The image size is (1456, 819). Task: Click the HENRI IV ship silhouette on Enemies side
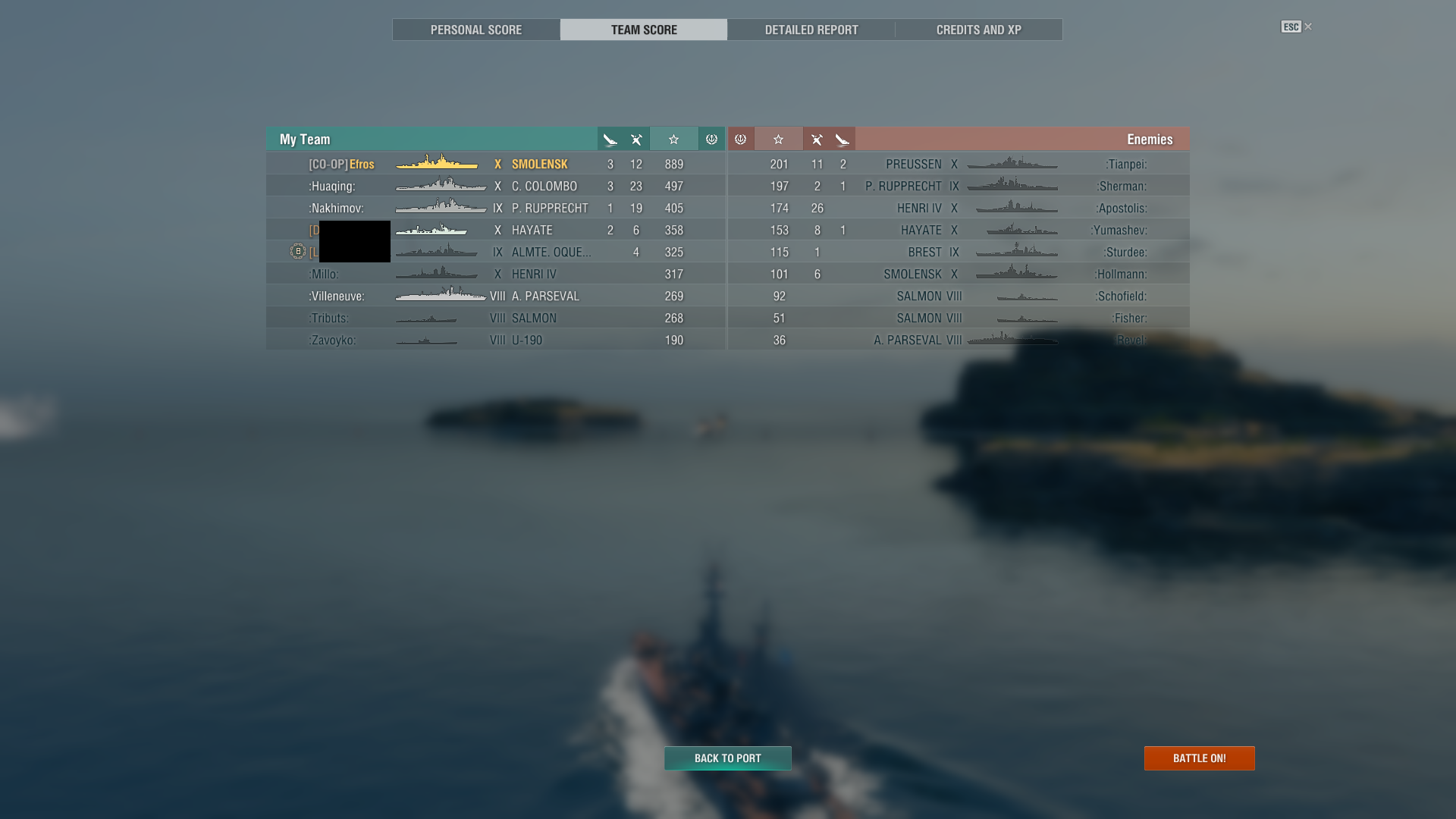(1016, 208)
